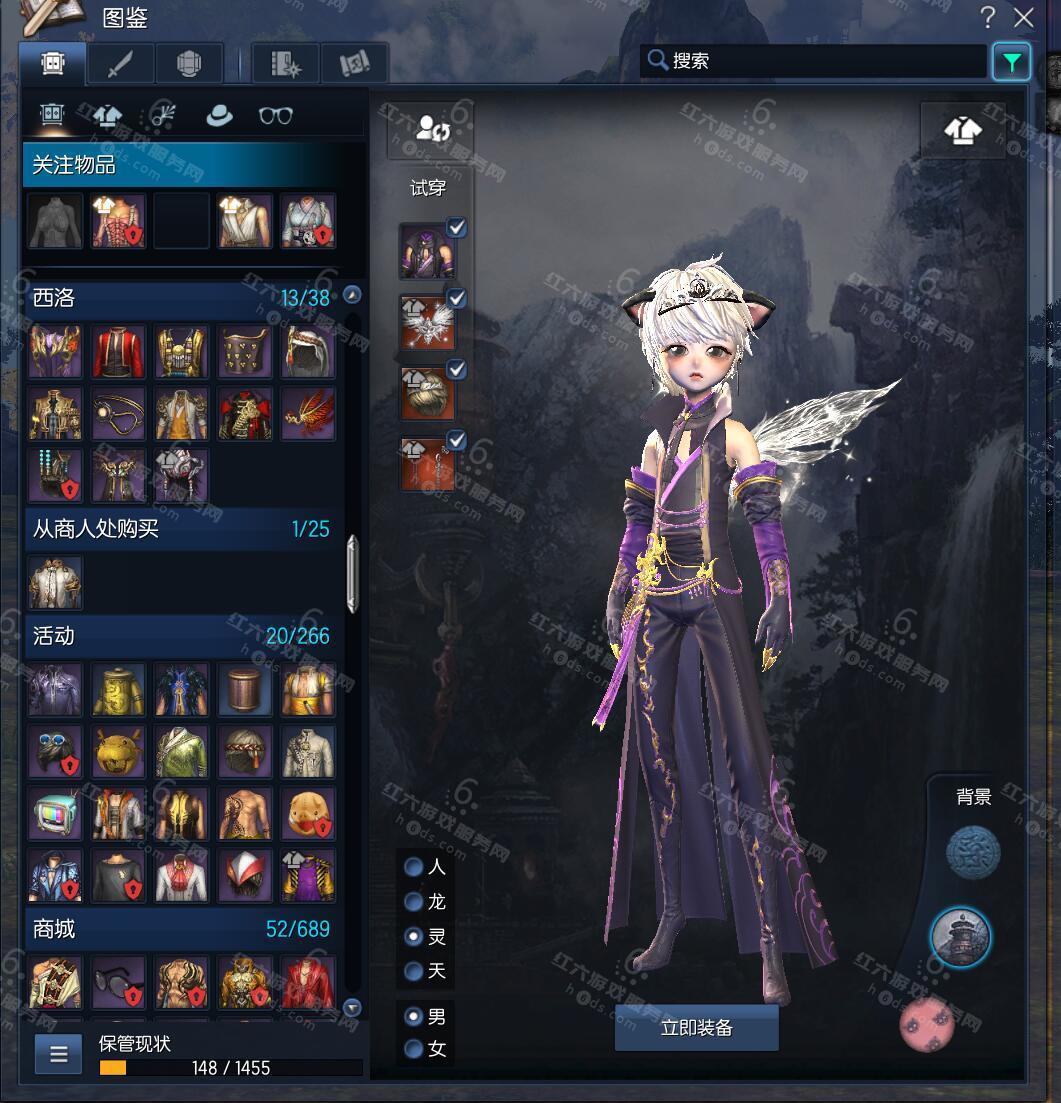Untick the purple outfit try-on checkbox

coord(457,228)
